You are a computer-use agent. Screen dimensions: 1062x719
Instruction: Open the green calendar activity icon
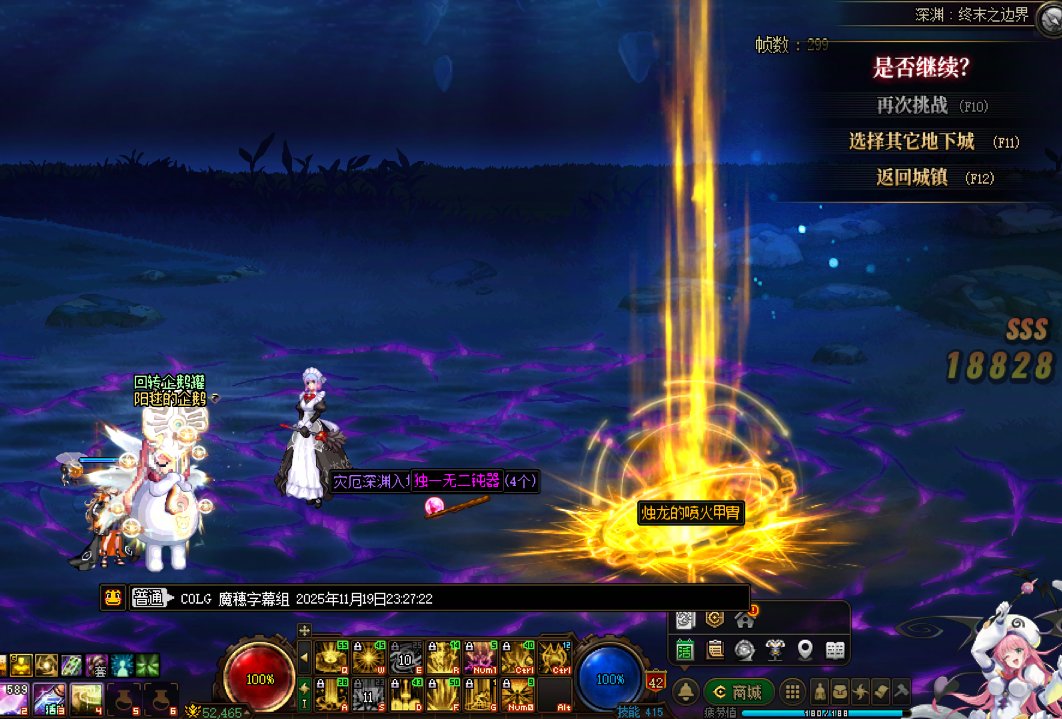coord(685,650)
